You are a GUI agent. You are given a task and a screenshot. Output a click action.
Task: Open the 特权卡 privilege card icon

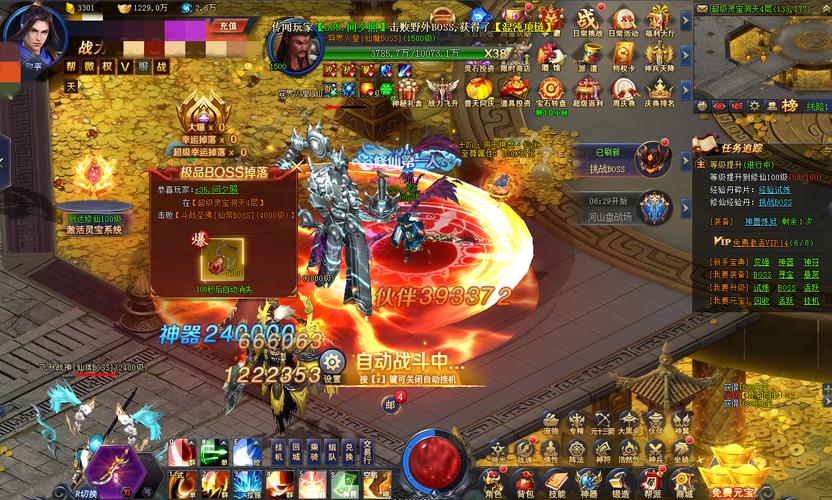tap(622, 54)
